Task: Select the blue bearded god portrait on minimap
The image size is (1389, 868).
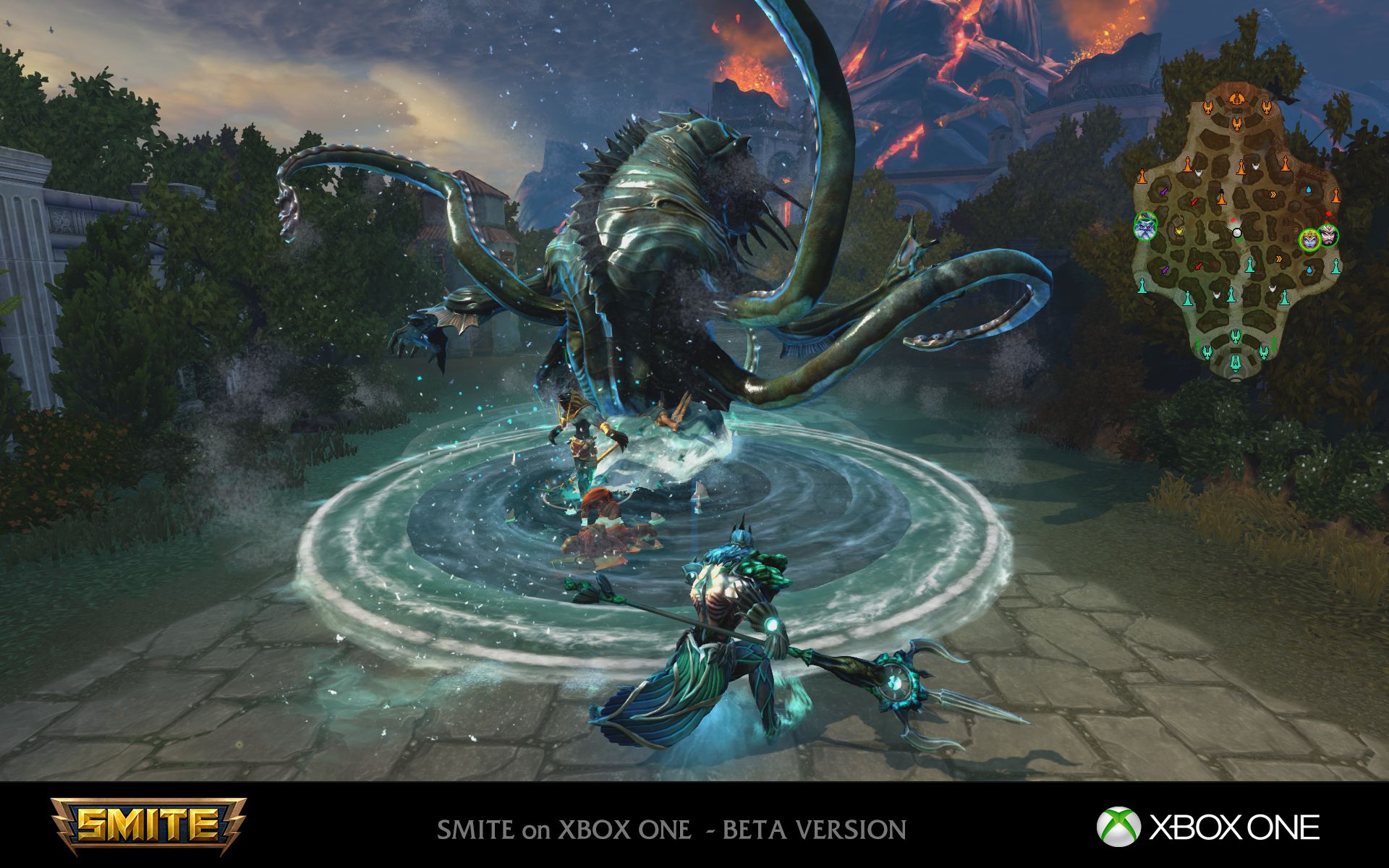Action: [x=1145, y=227]
